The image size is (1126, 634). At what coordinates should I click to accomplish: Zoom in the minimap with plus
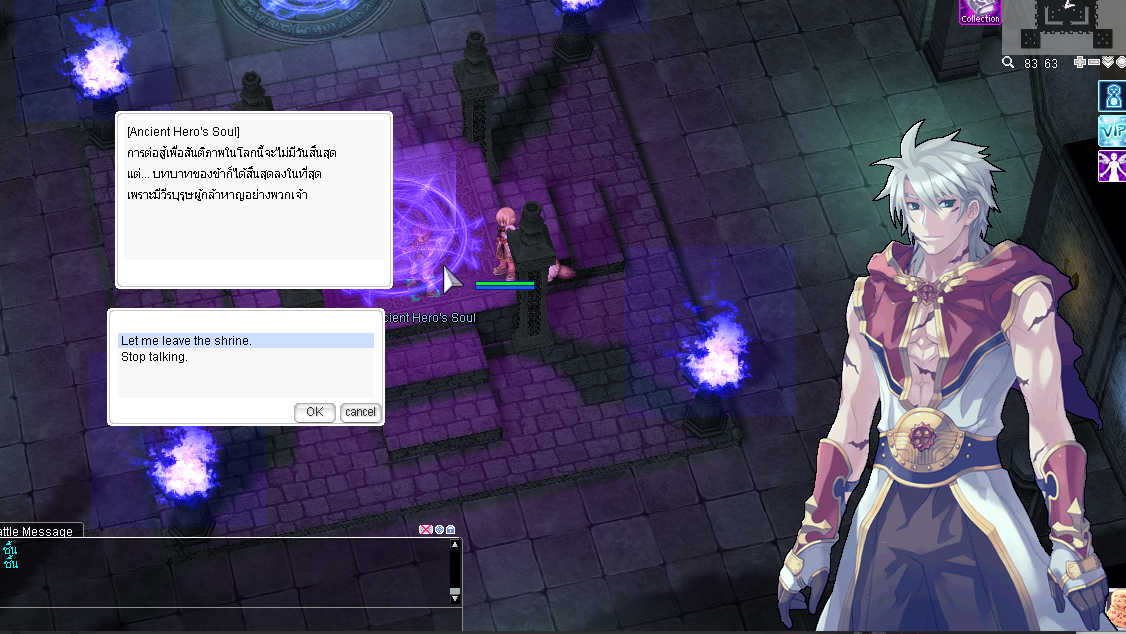1079,63
